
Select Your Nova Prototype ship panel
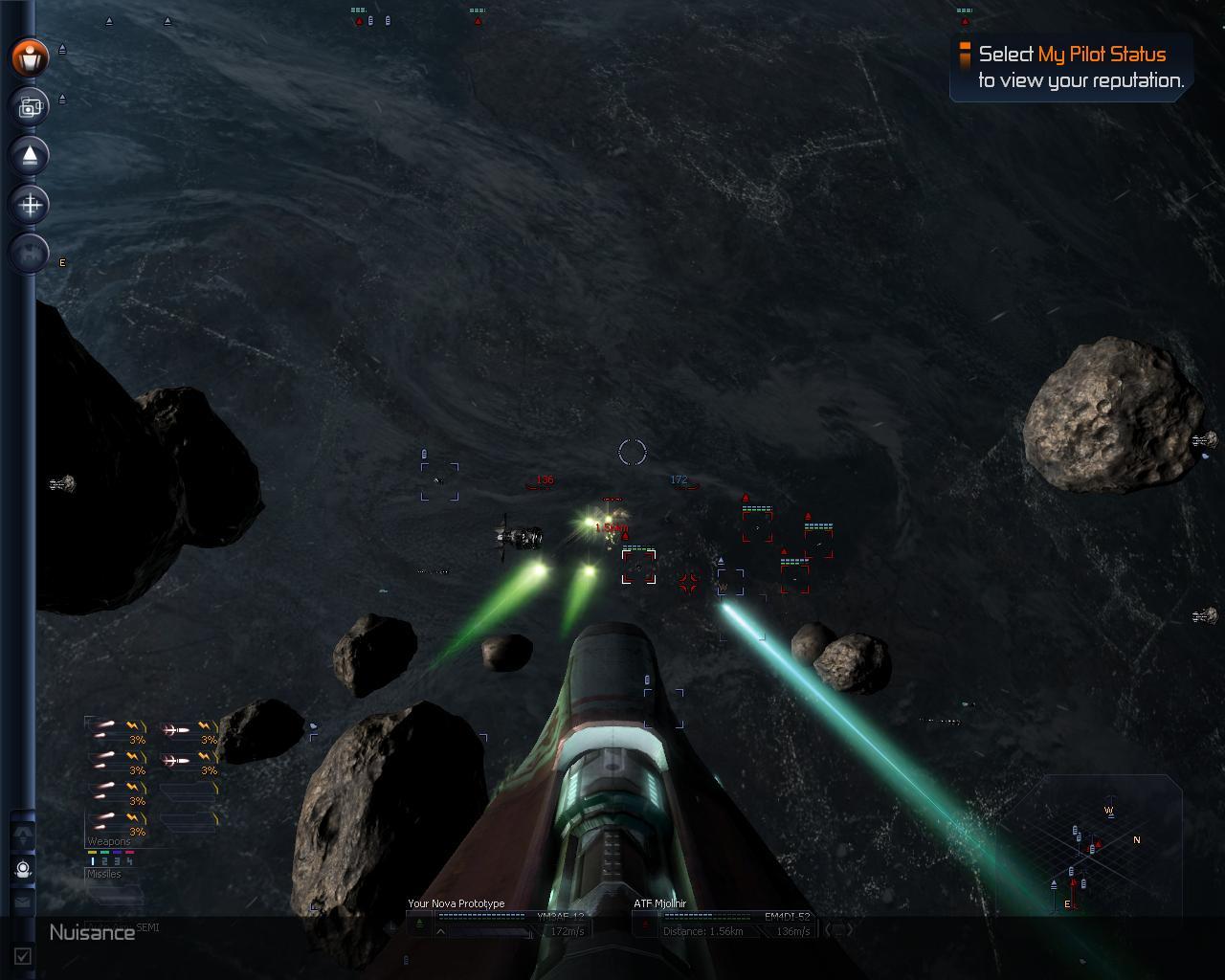click(498, 919)
